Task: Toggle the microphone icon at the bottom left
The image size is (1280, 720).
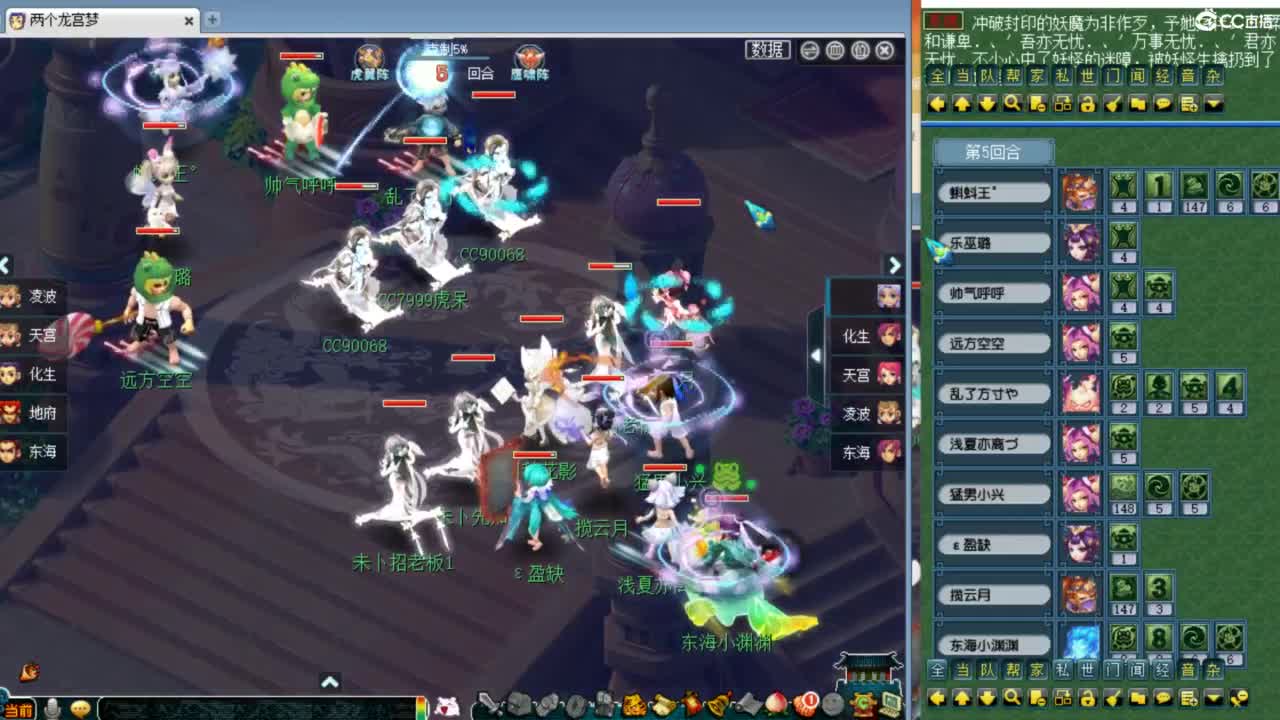Action: tap(52, 709)
